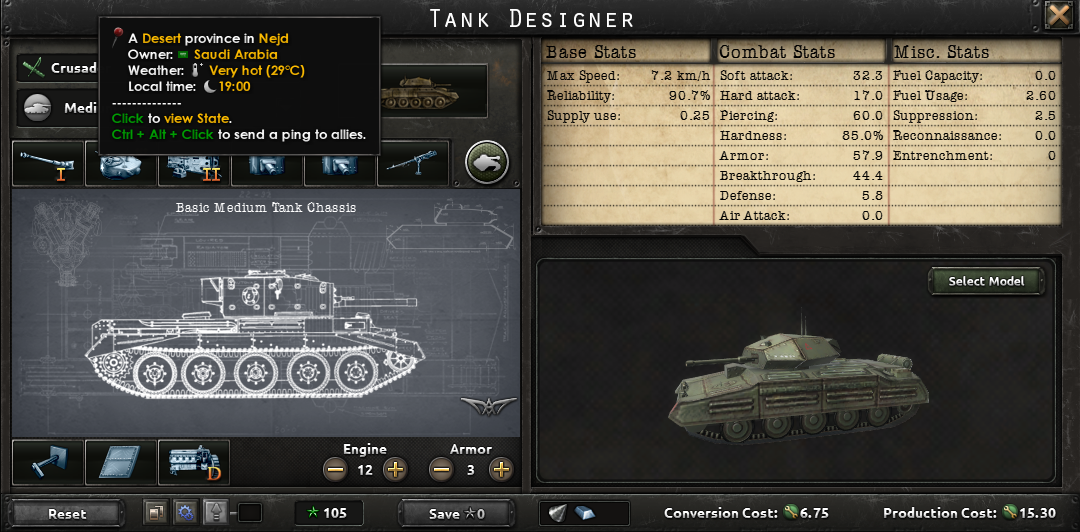Save the tank design

[456, 513]
